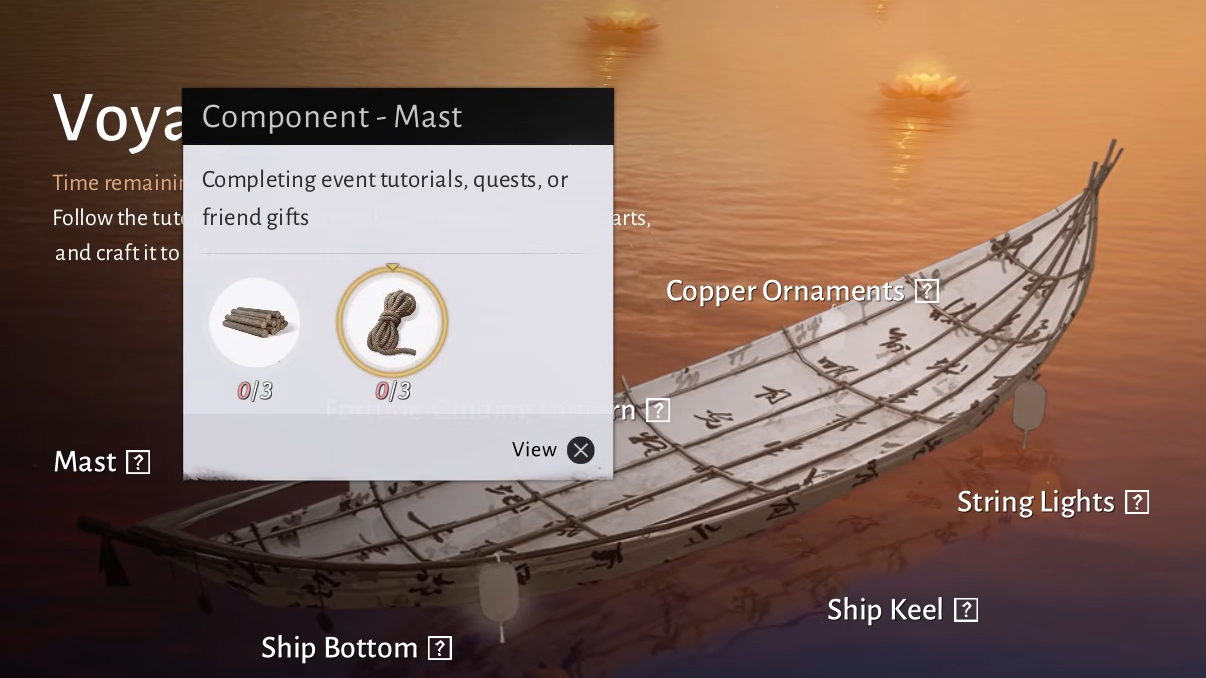This screenshot has height=678, width=1206.
Task: Open the lantern component question mark
Action: coord(657,410)
